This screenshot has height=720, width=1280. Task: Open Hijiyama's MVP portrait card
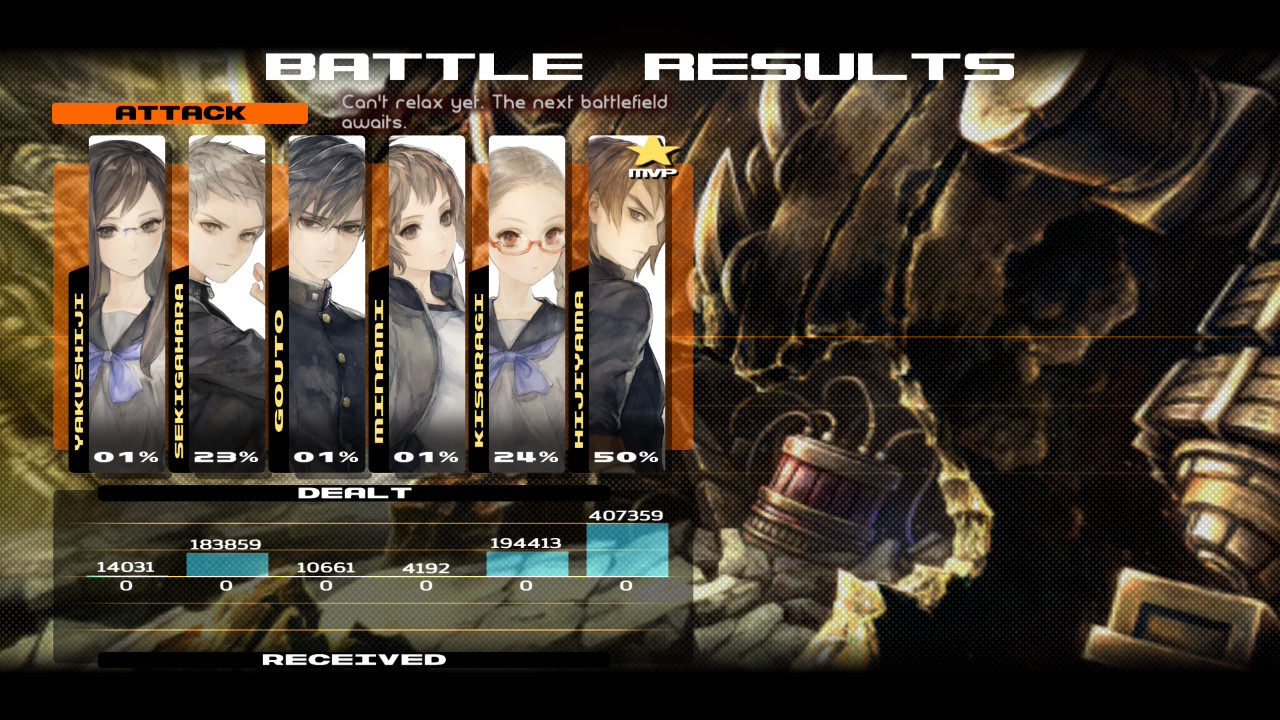tap(626, 300)
